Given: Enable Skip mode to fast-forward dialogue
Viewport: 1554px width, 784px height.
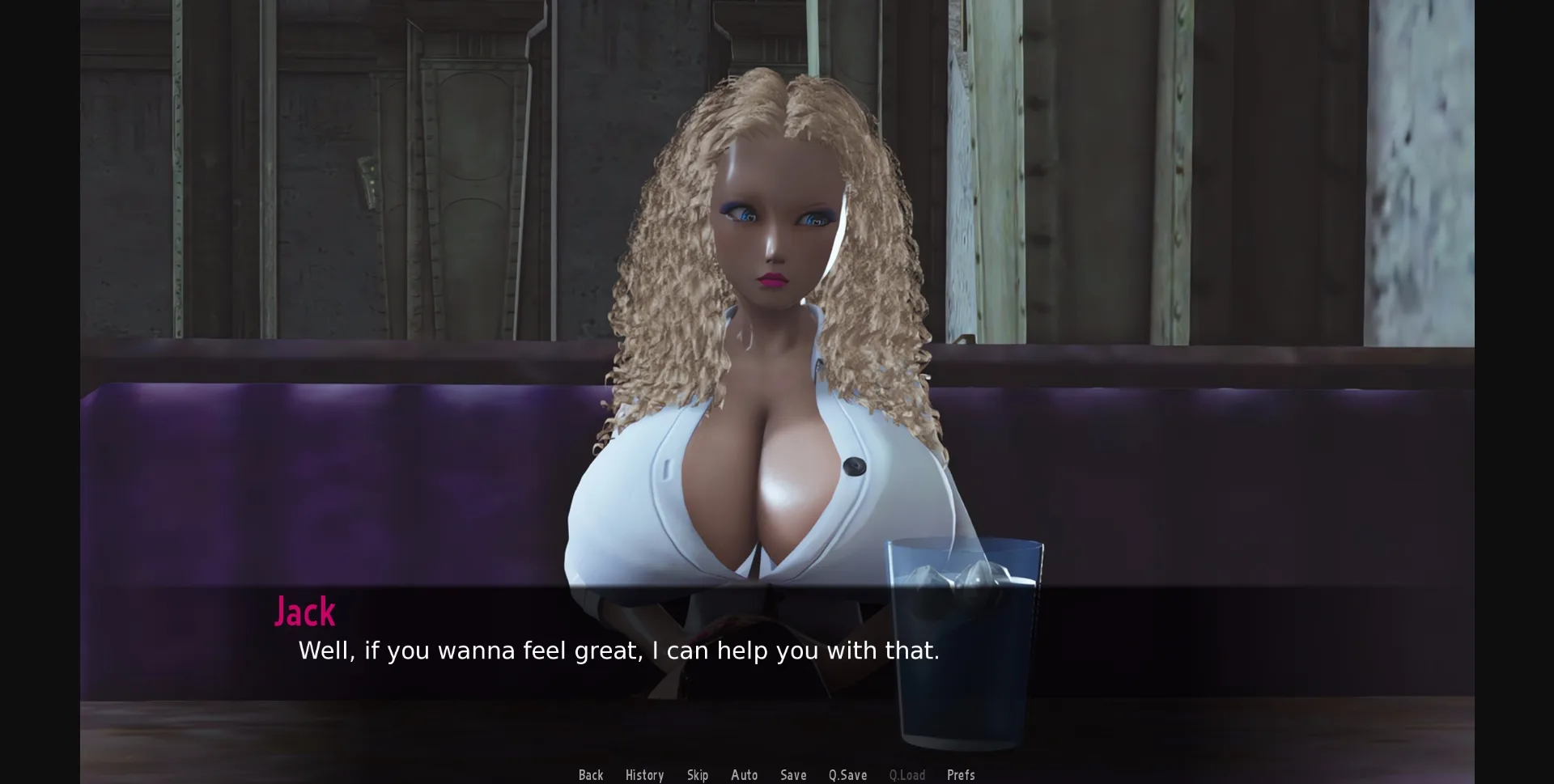Looking at the screenshot, I should pyautogui.click(x=698, y=774).
